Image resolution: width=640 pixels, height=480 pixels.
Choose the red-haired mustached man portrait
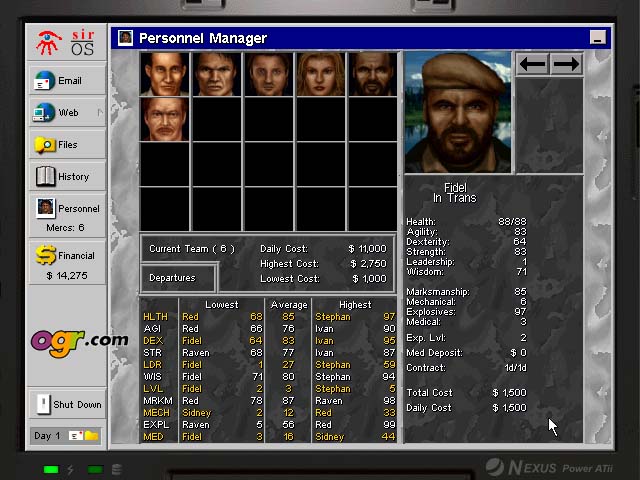165,121
